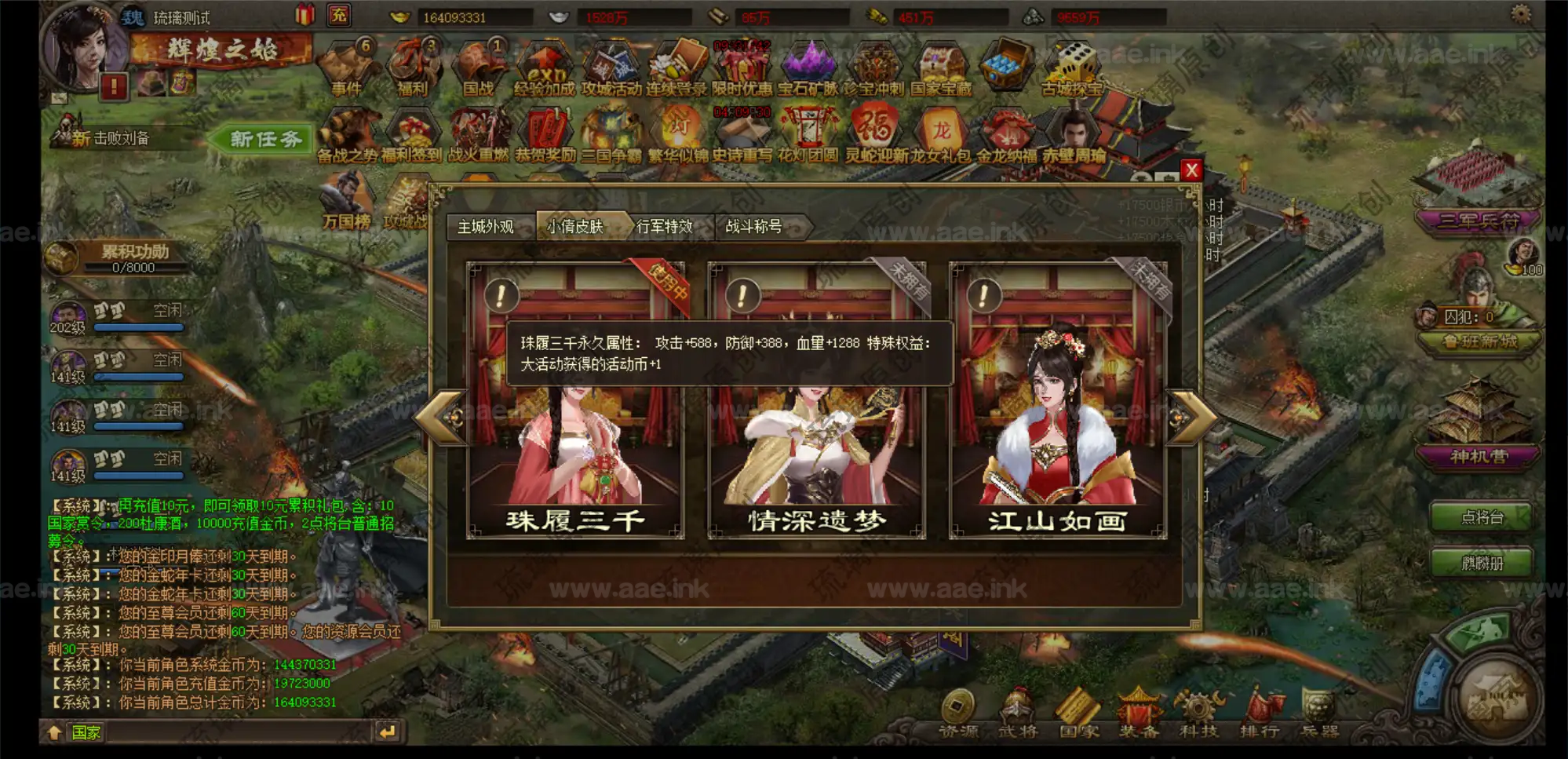Open the 新任务 quest button
1568x759 pixels.
(264, 140)
